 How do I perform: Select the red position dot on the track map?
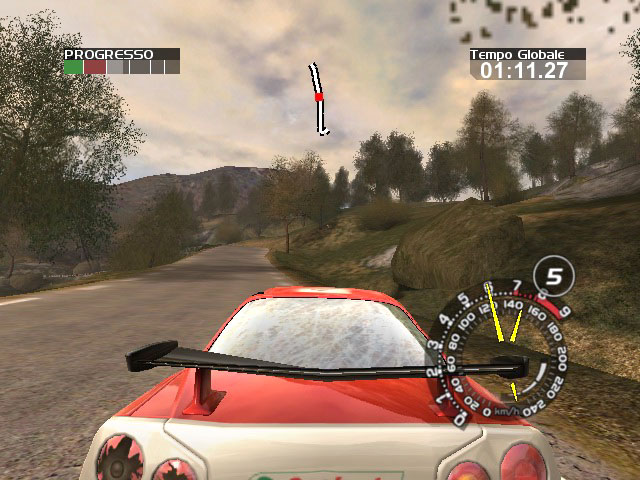coord(319,97)
